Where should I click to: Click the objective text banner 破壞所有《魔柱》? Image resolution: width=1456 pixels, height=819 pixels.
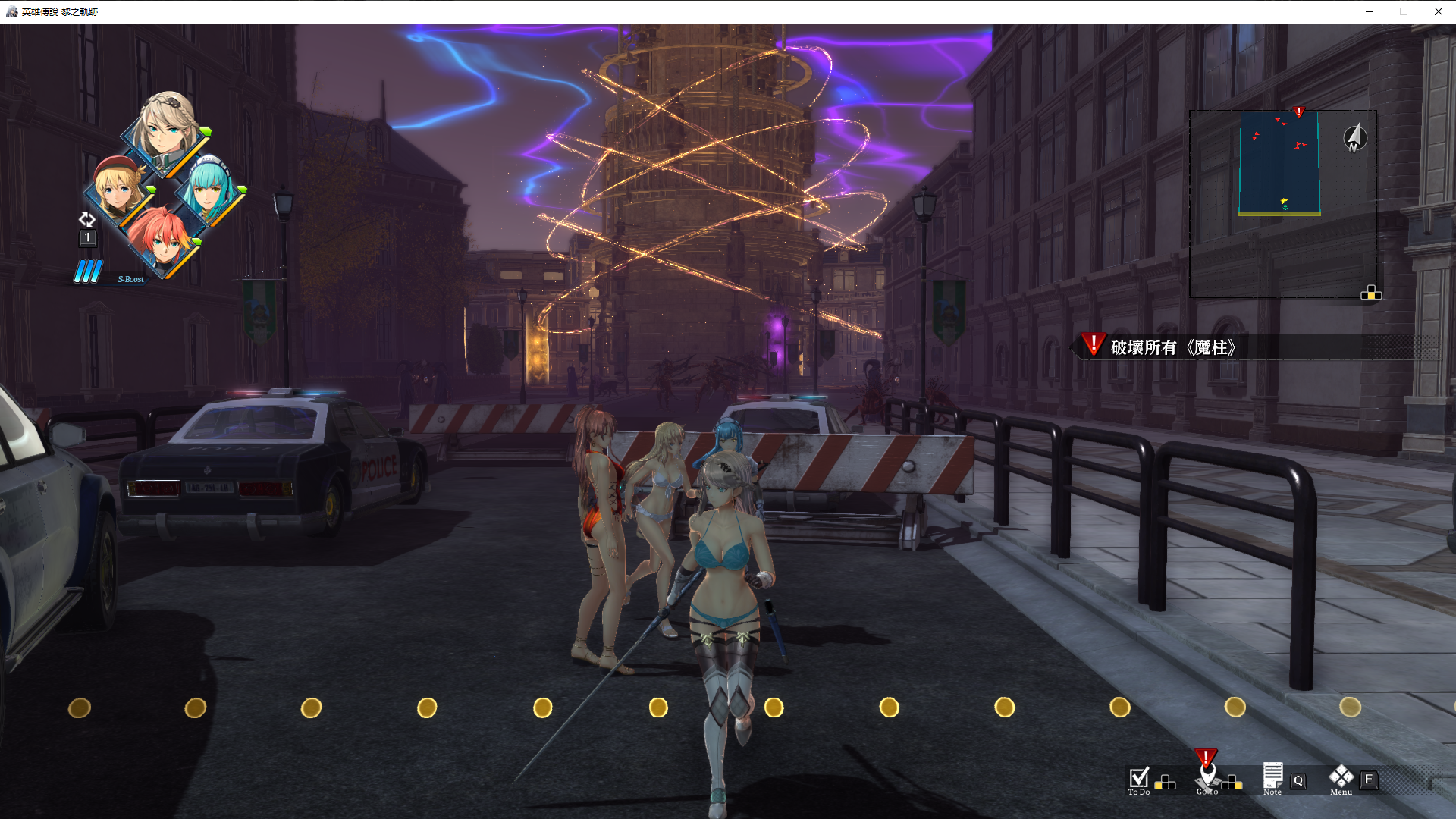1174,348
